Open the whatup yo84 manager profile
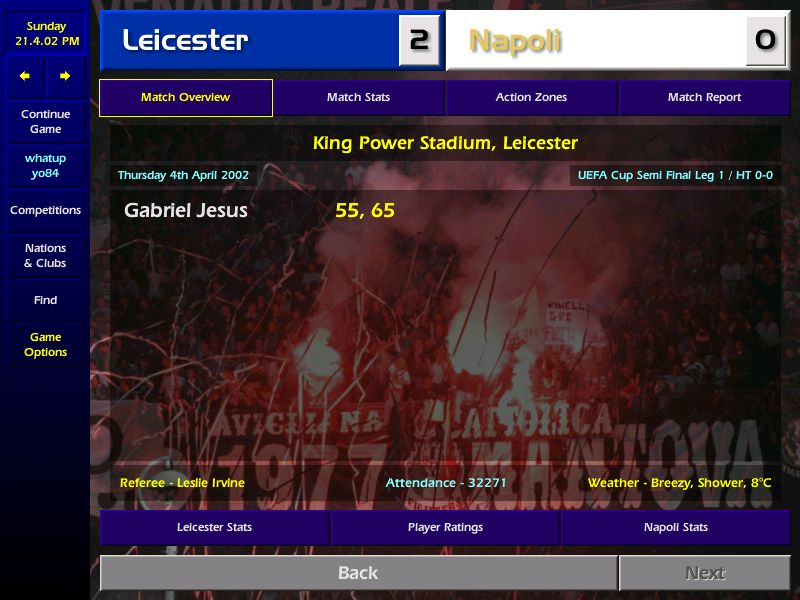The width and height of the screenshot is (800, 600). pos(45,166)
